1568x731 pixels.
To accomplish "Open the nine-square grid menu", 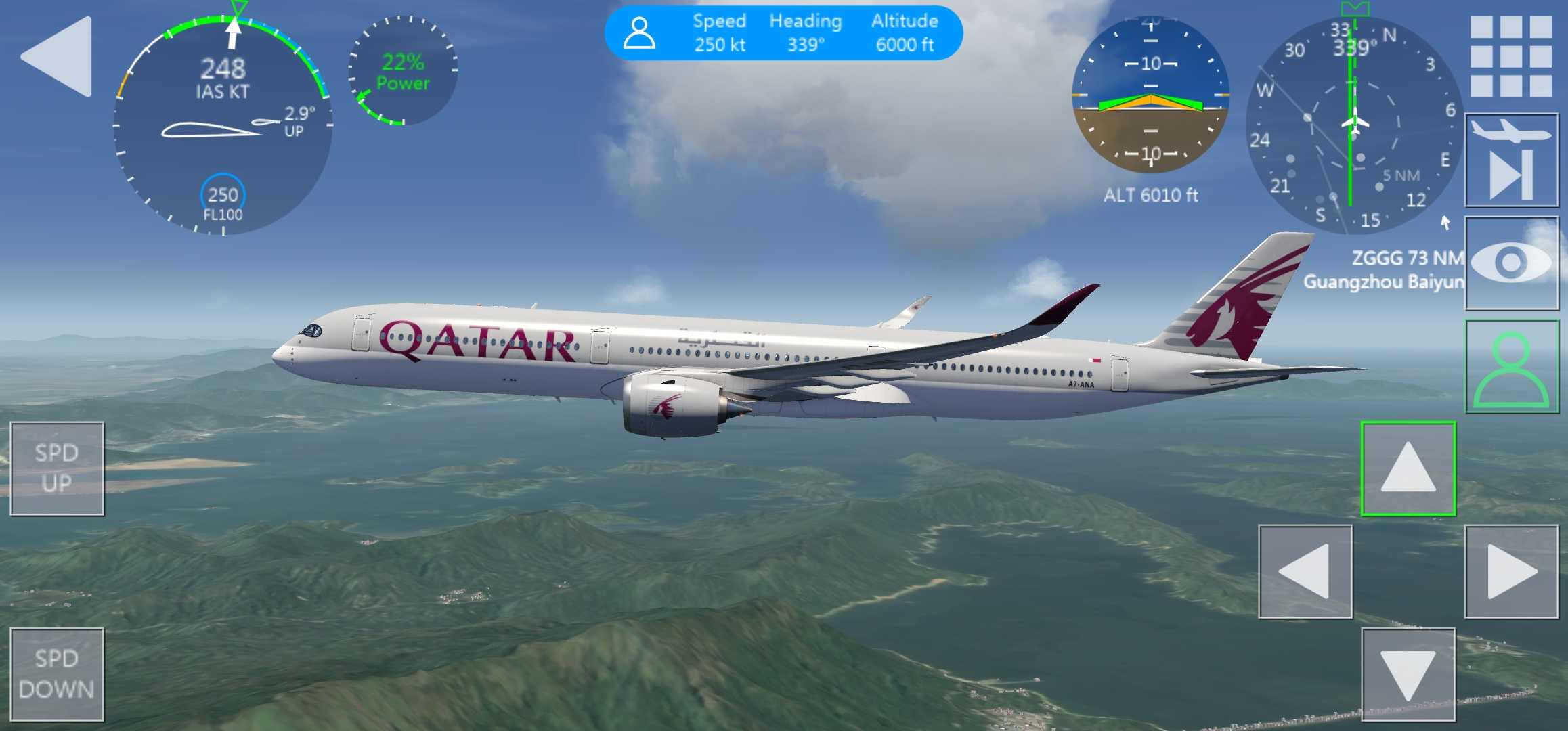I will [x=1511, y=57].
